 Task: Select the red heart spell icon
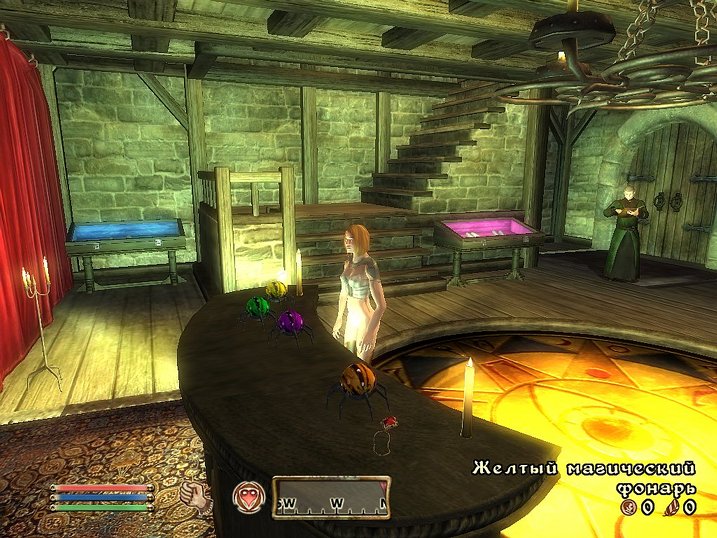[247, 497]
